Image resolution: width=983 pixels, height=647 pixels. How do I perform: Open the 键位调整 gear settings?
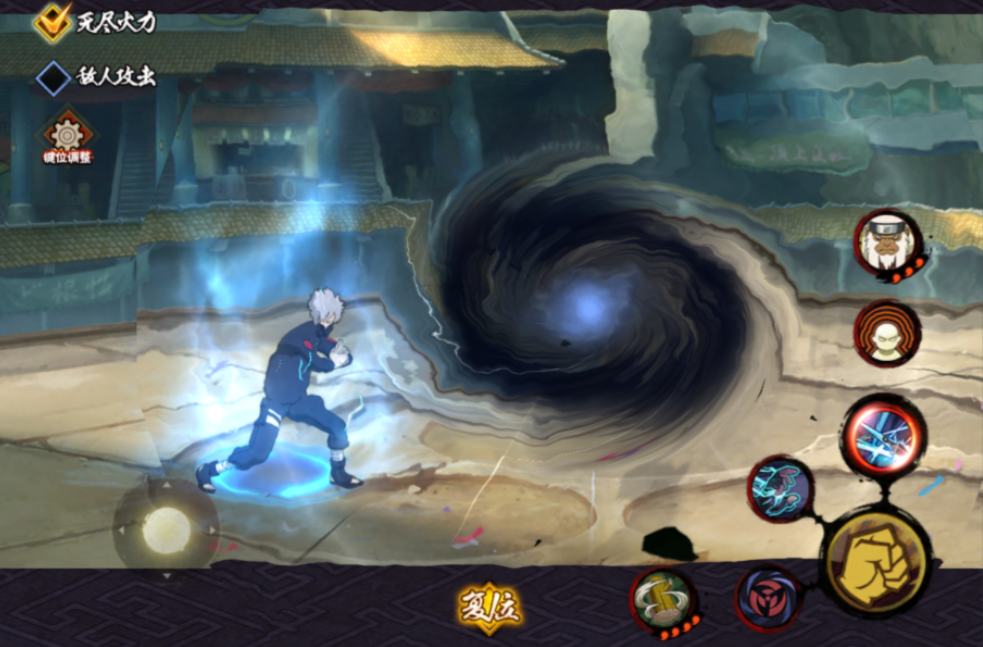68,135
